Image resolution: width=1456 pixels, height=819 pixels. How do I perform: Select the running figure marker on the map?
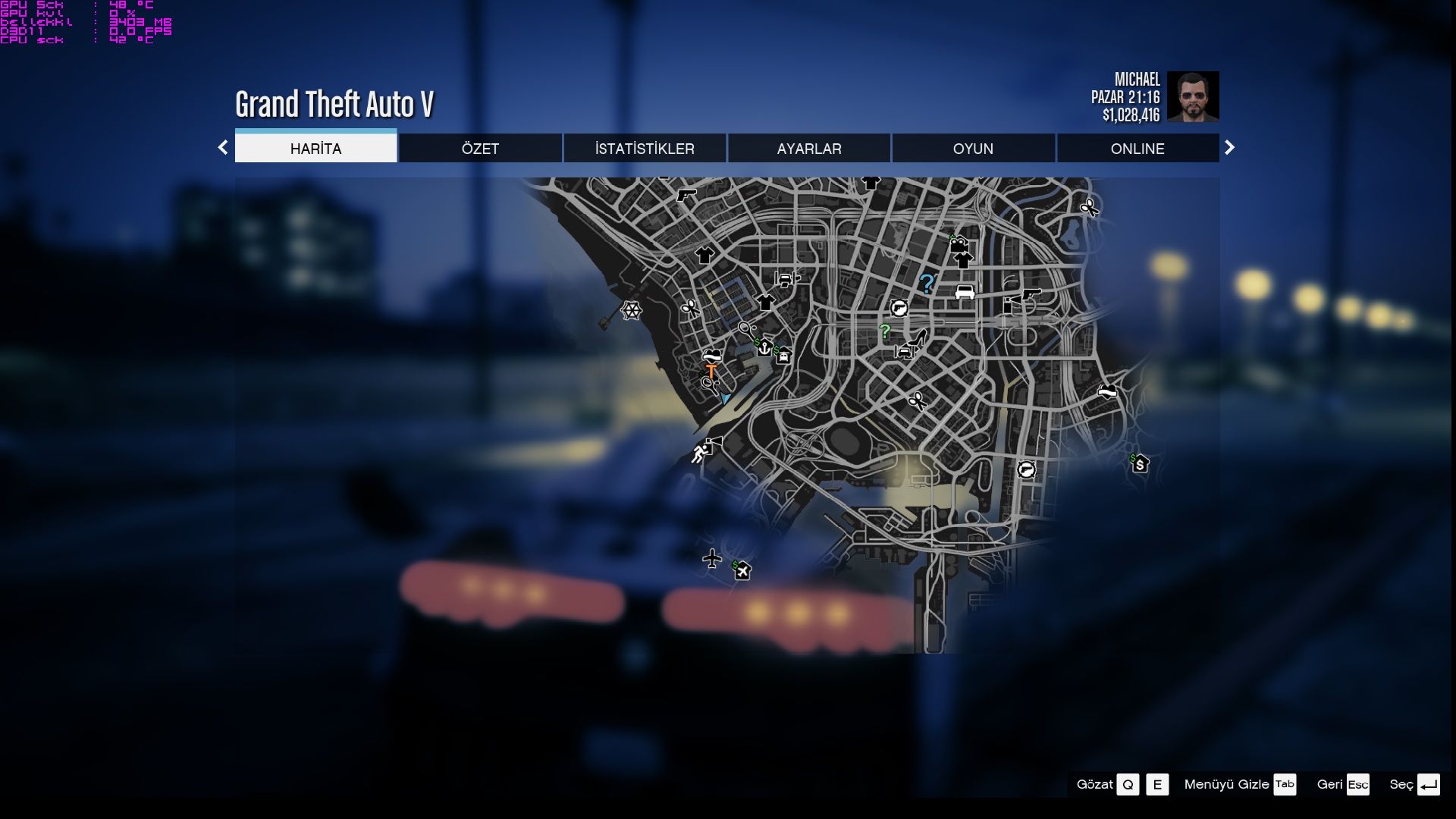click(701, 453)
